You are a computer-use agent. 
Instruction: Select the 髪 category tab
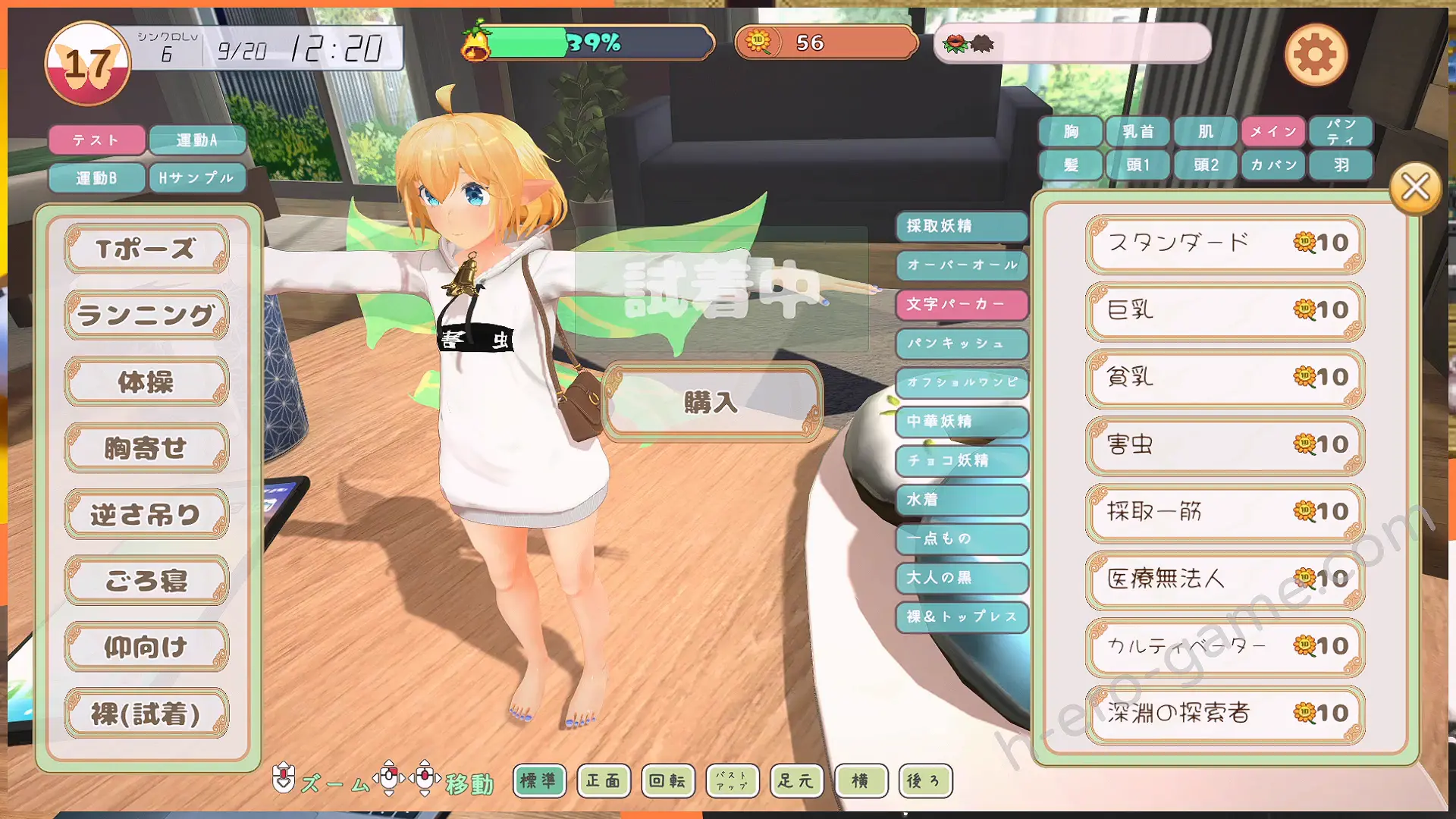pos(1071,165)
